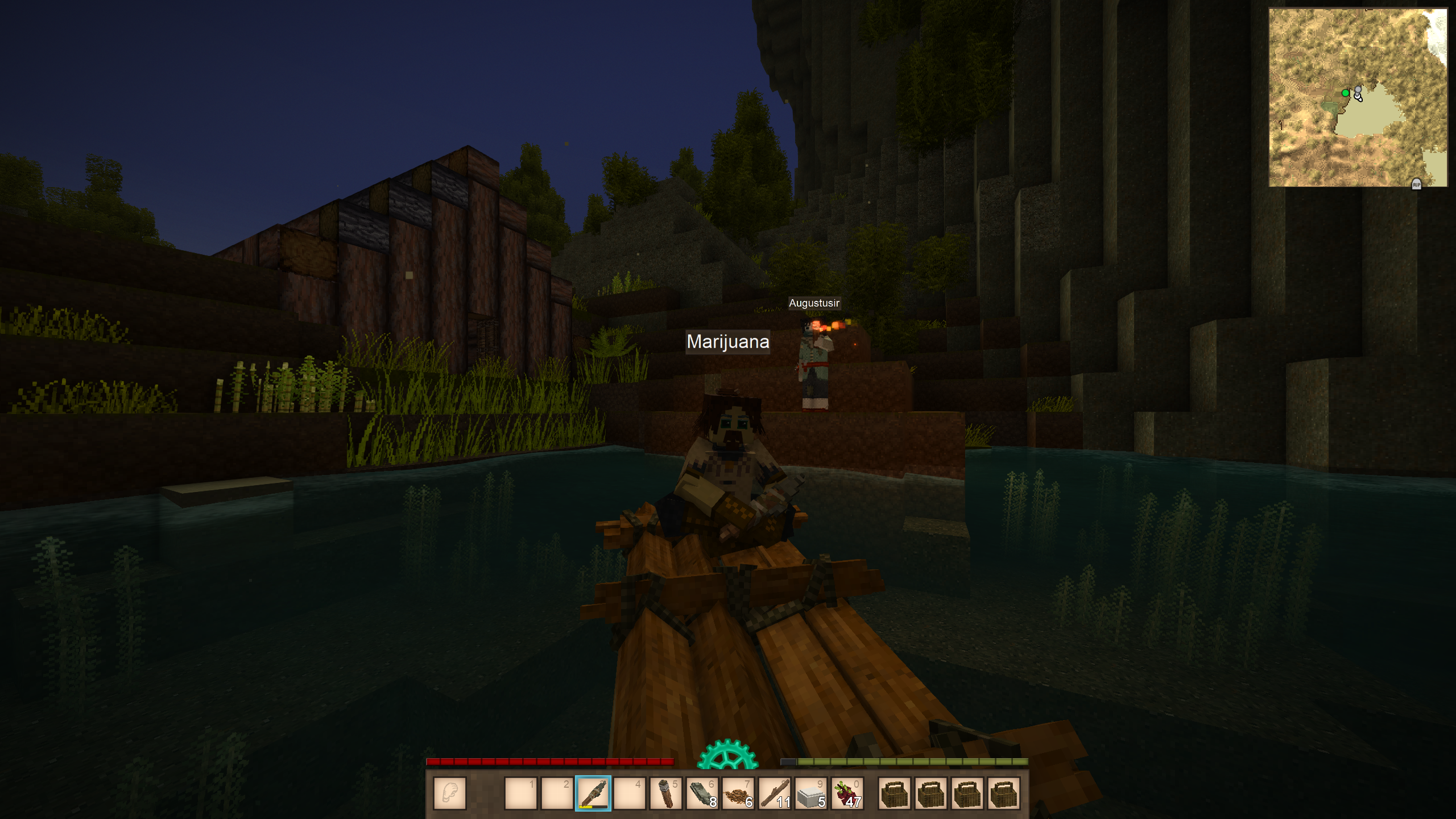Select the highlighted tool in hotbar slot 3
This screenshot has width=1456, height=819.
click(593, 793)
